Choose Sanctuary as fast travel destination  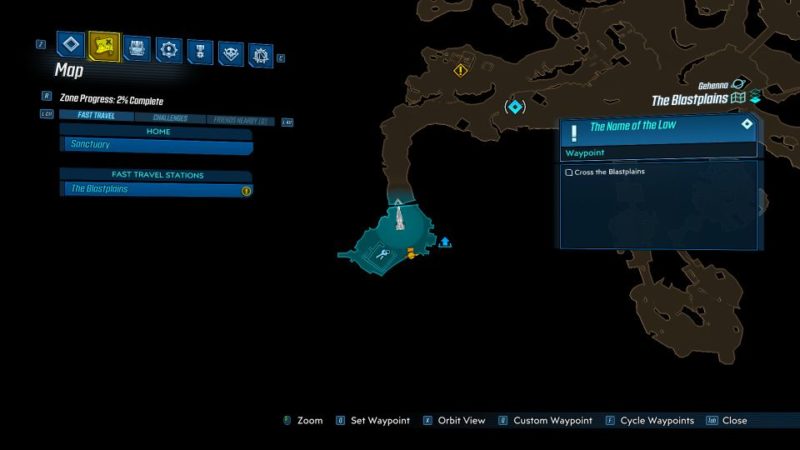[x=155, y=145]
